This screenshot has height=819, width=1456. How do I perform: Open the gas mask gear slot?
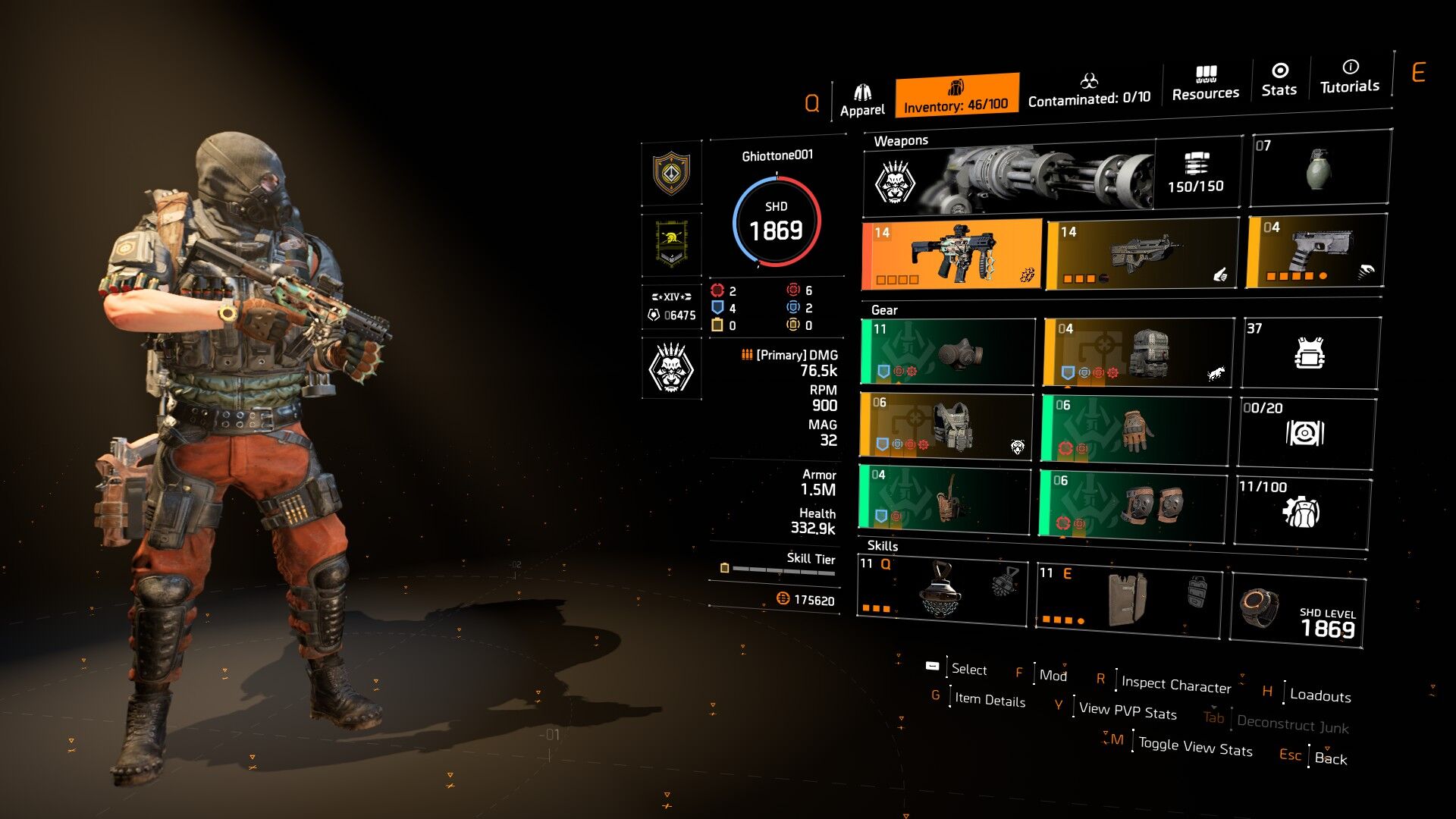click(x=948, y=351)
